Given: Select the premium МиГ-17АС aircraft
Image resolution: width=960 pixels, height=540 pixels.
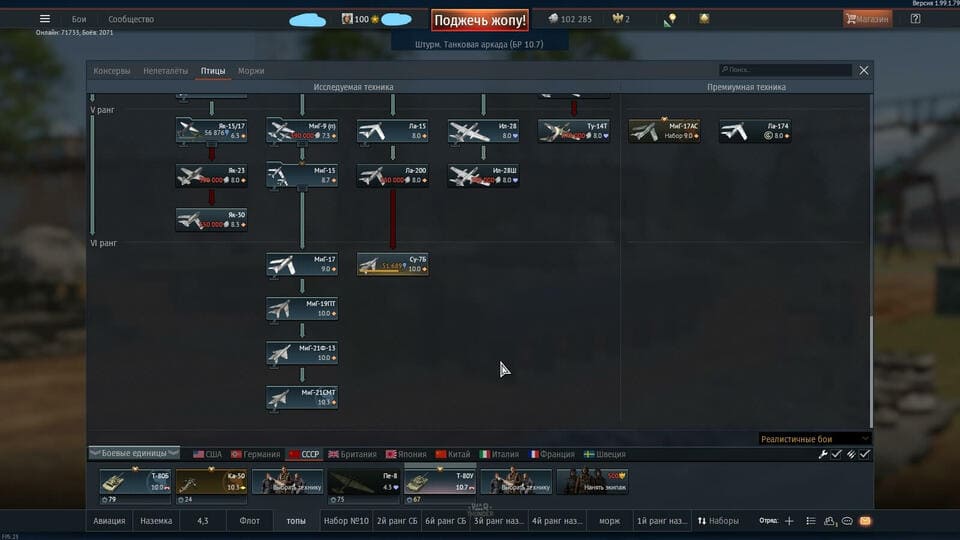Looking at the screenshot, I should point(664,131).
